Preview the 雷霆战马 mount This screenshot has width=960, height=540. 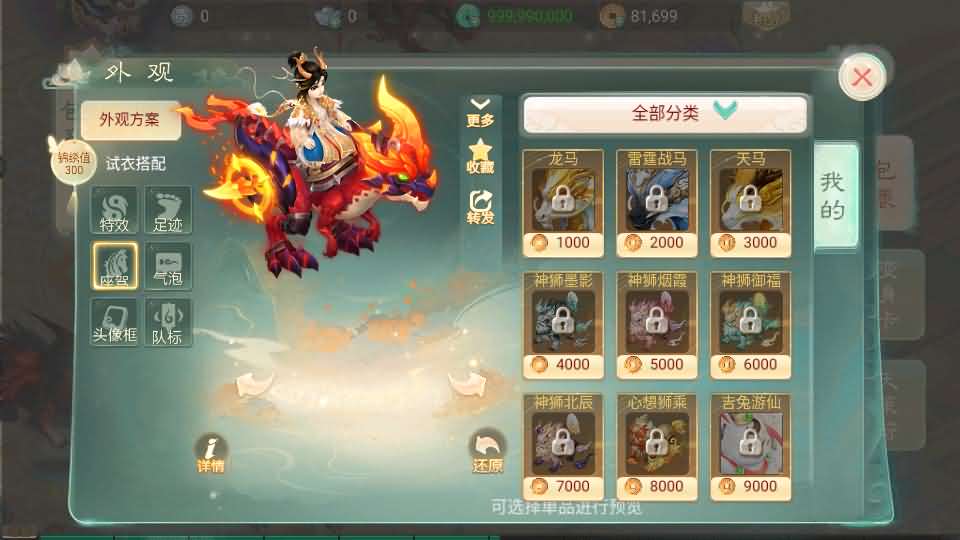click(656, 200)
